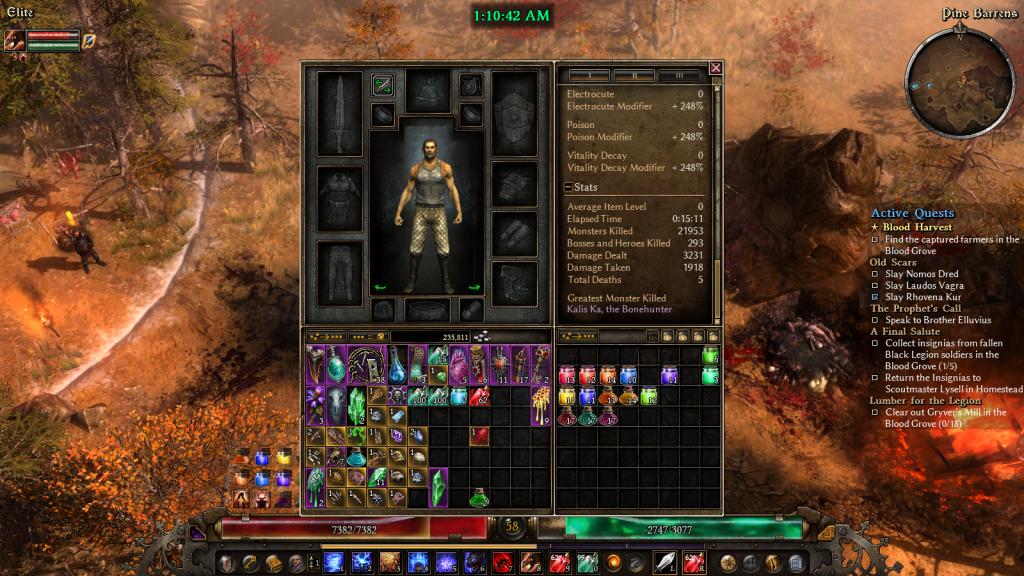This screenshot has width=1024, height=576.
Task: Collapse the Stats section
Action: pyautogui.click(x=568, y=187)
